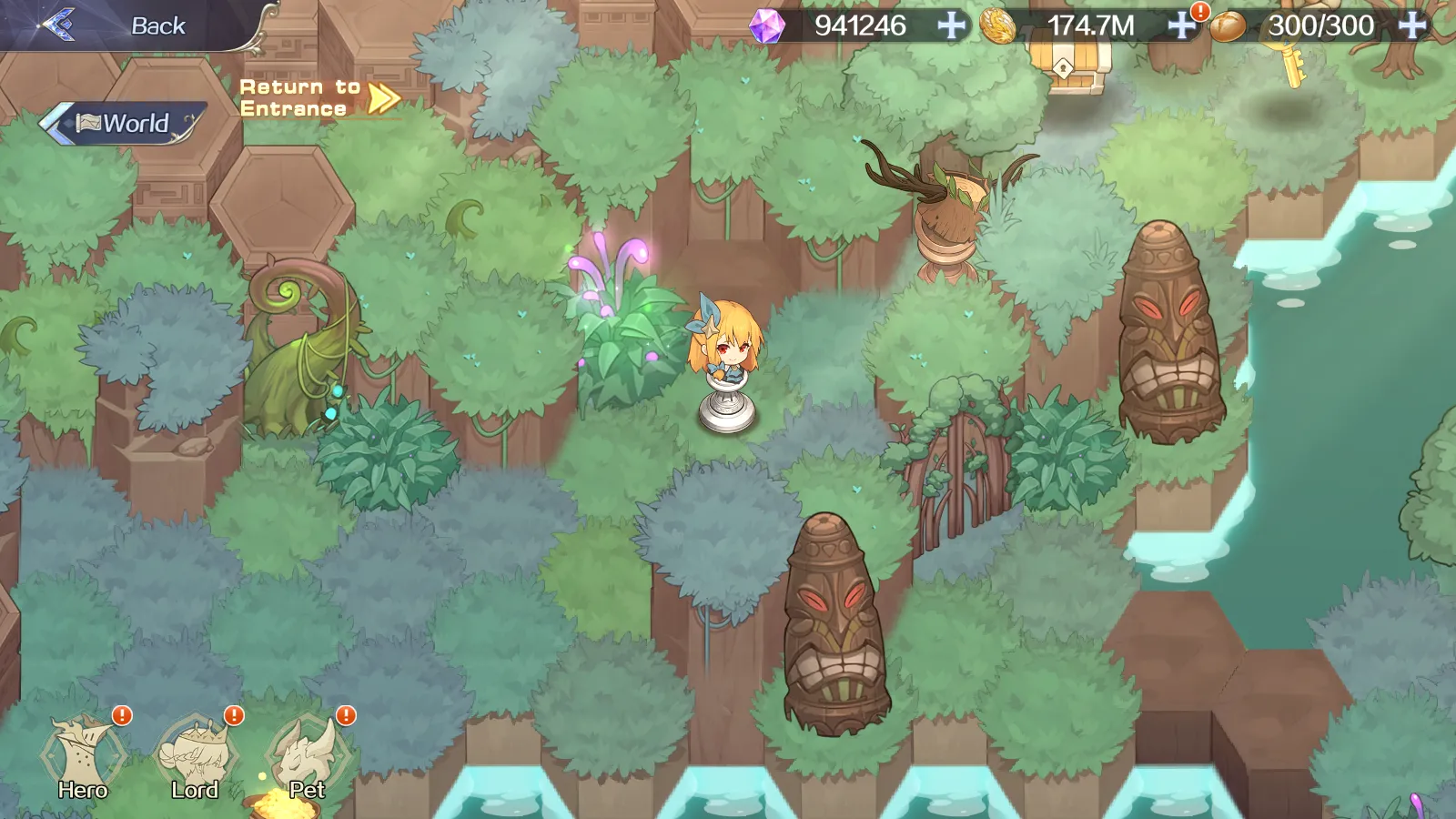
Task: Click the plus beside the 174.7M coins
Action: [1180, 25]
